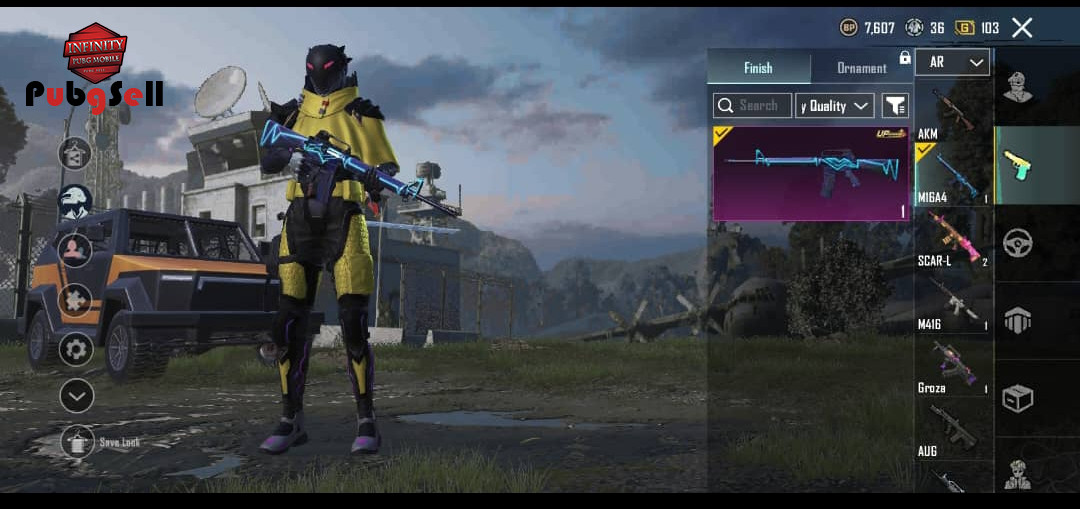
Task: Switch to the Finish tab
Action: 758,68
